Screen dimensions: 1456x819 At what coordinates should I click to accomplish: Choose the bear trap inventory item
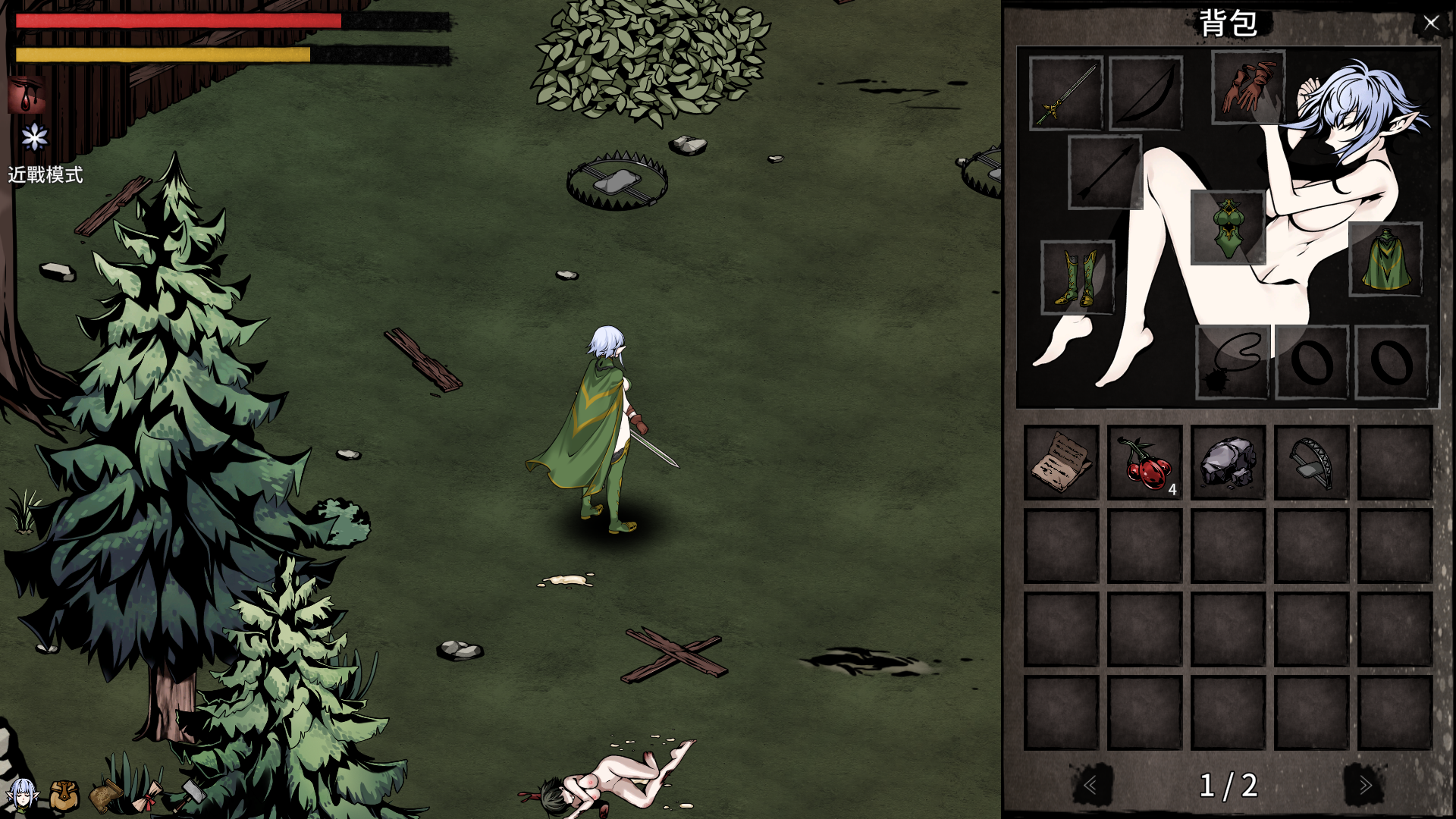click(1311, 462)
